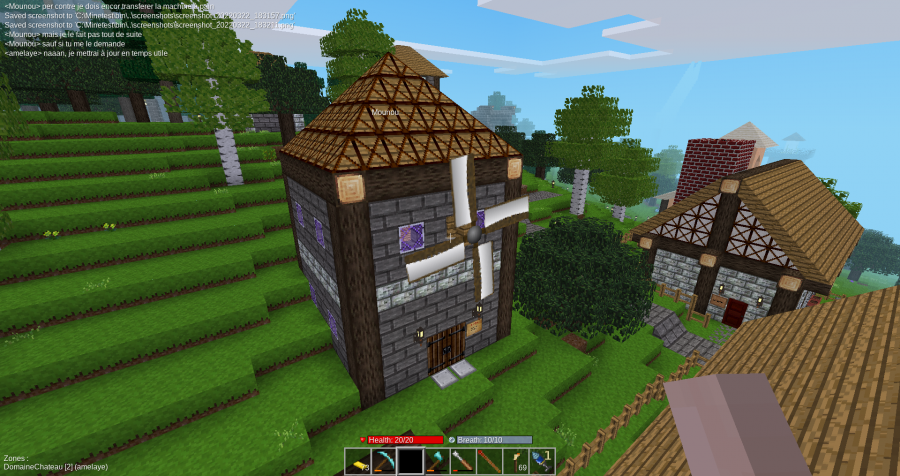Click the highlighted empty black hotbar slot
This screenshot has width=900, height=476.
pos(410,461)
